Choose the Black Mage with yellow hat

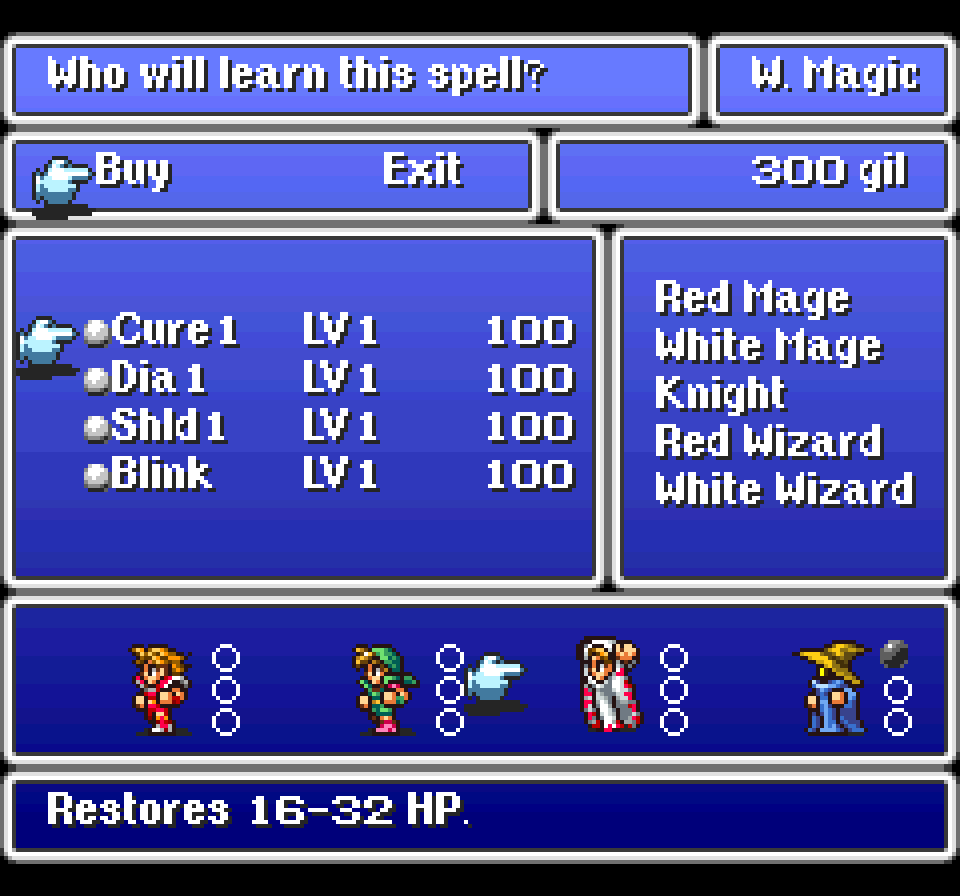tap(831, 688)
